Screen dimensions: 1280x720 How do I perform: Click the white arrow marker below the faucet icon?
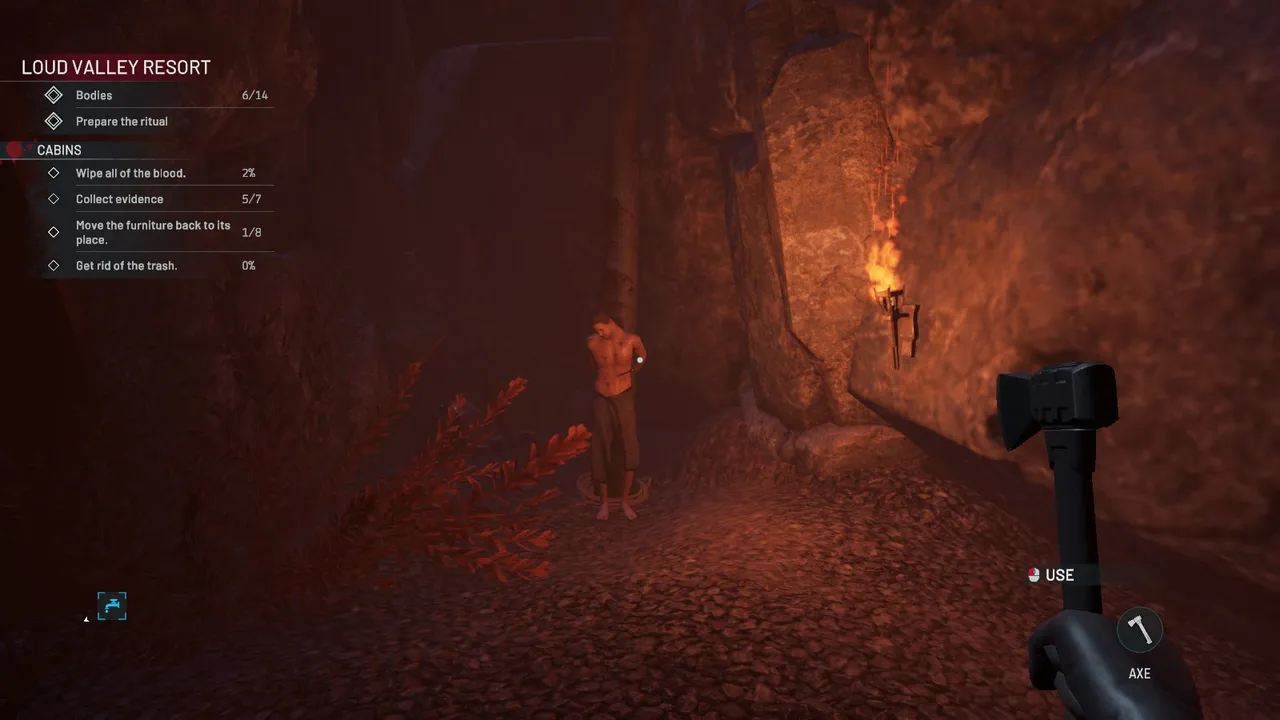coord(86,619)
